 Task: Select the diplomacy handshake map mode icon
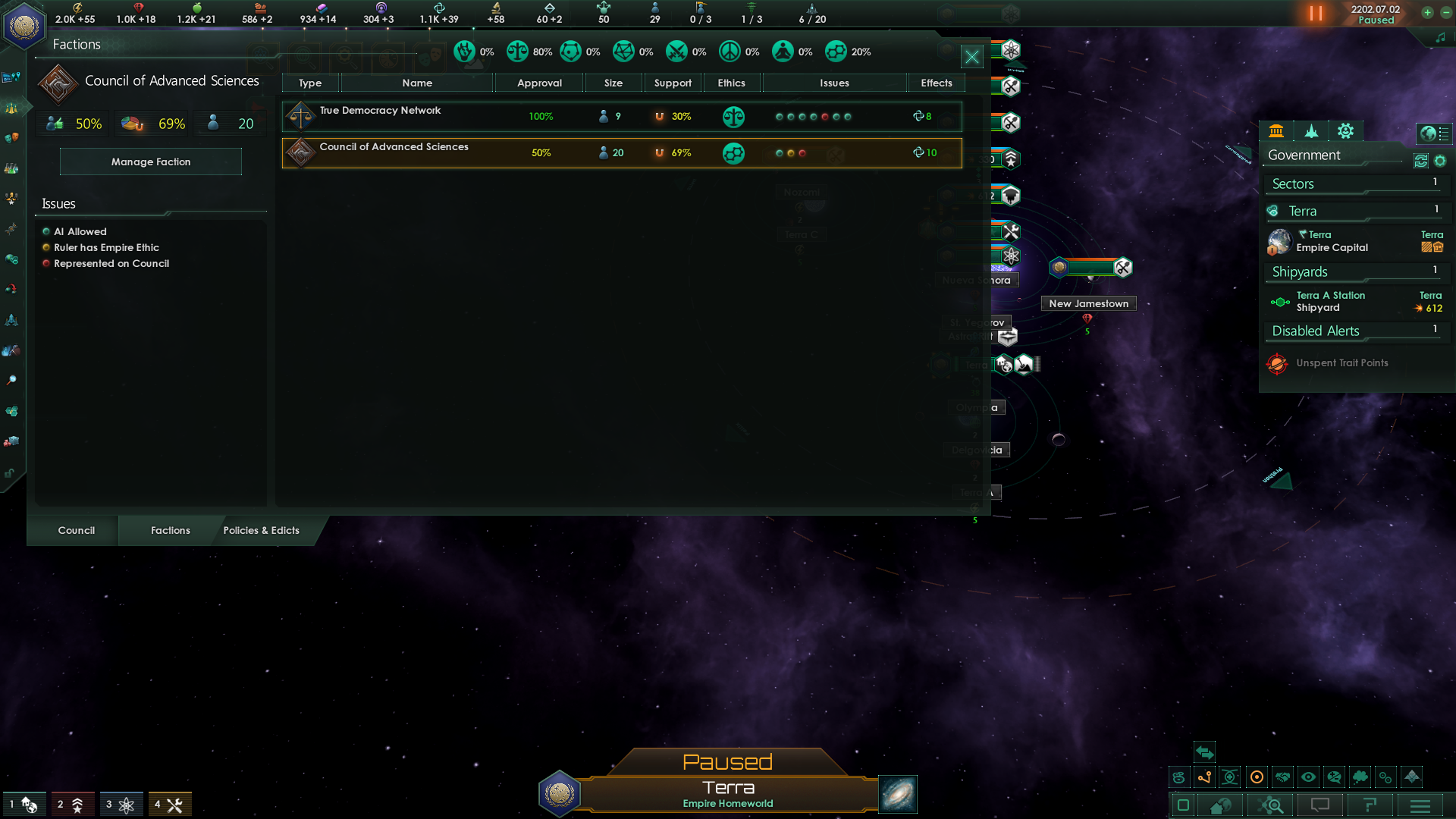point(1282,777)
